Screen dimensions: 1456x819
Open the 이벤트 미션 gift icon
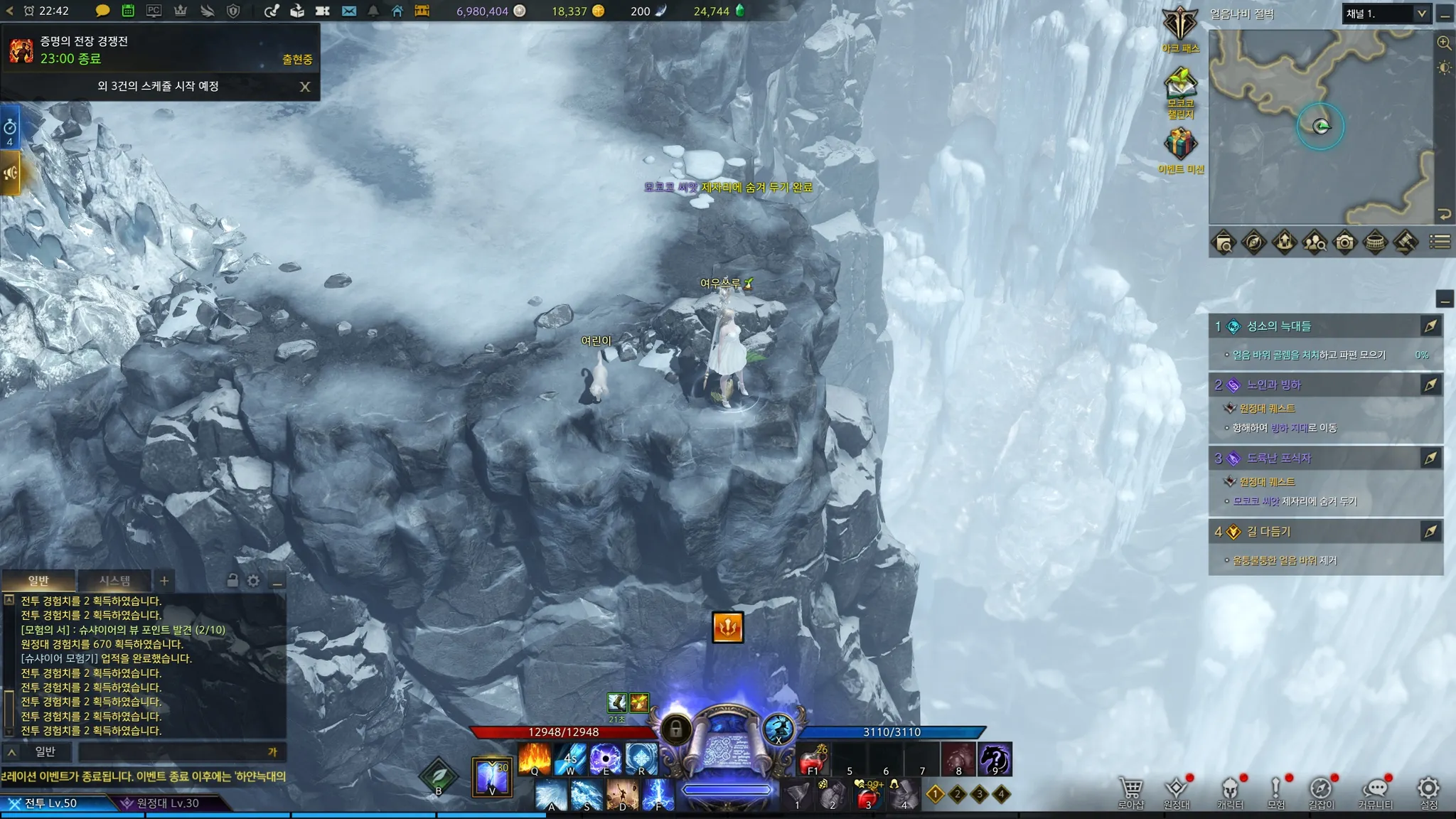click(x=1180, y=146)
